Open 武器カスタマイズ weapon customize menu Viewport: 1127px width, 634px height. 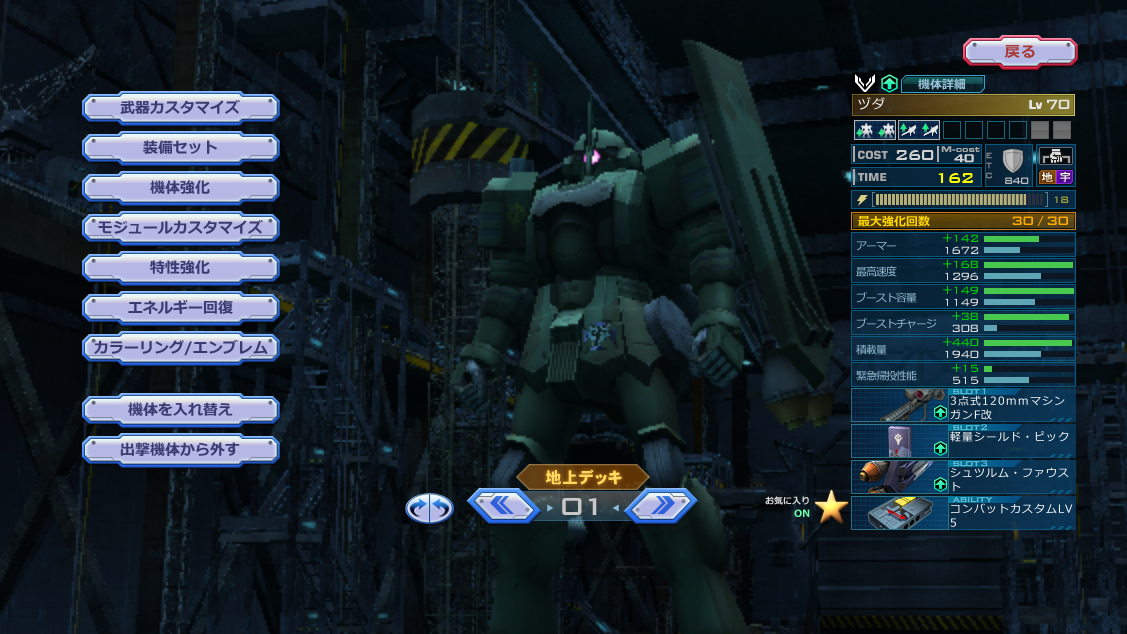(180, 107)
